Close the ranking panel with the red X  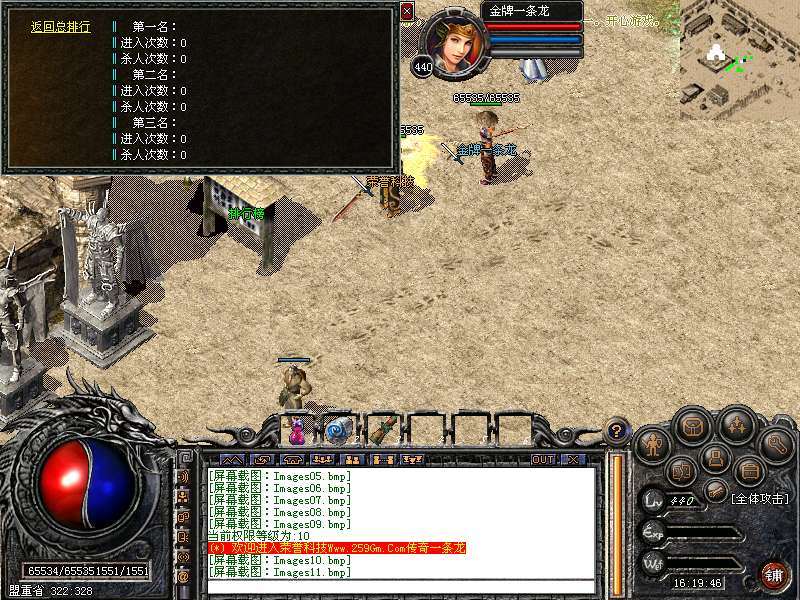click(407, 11)
